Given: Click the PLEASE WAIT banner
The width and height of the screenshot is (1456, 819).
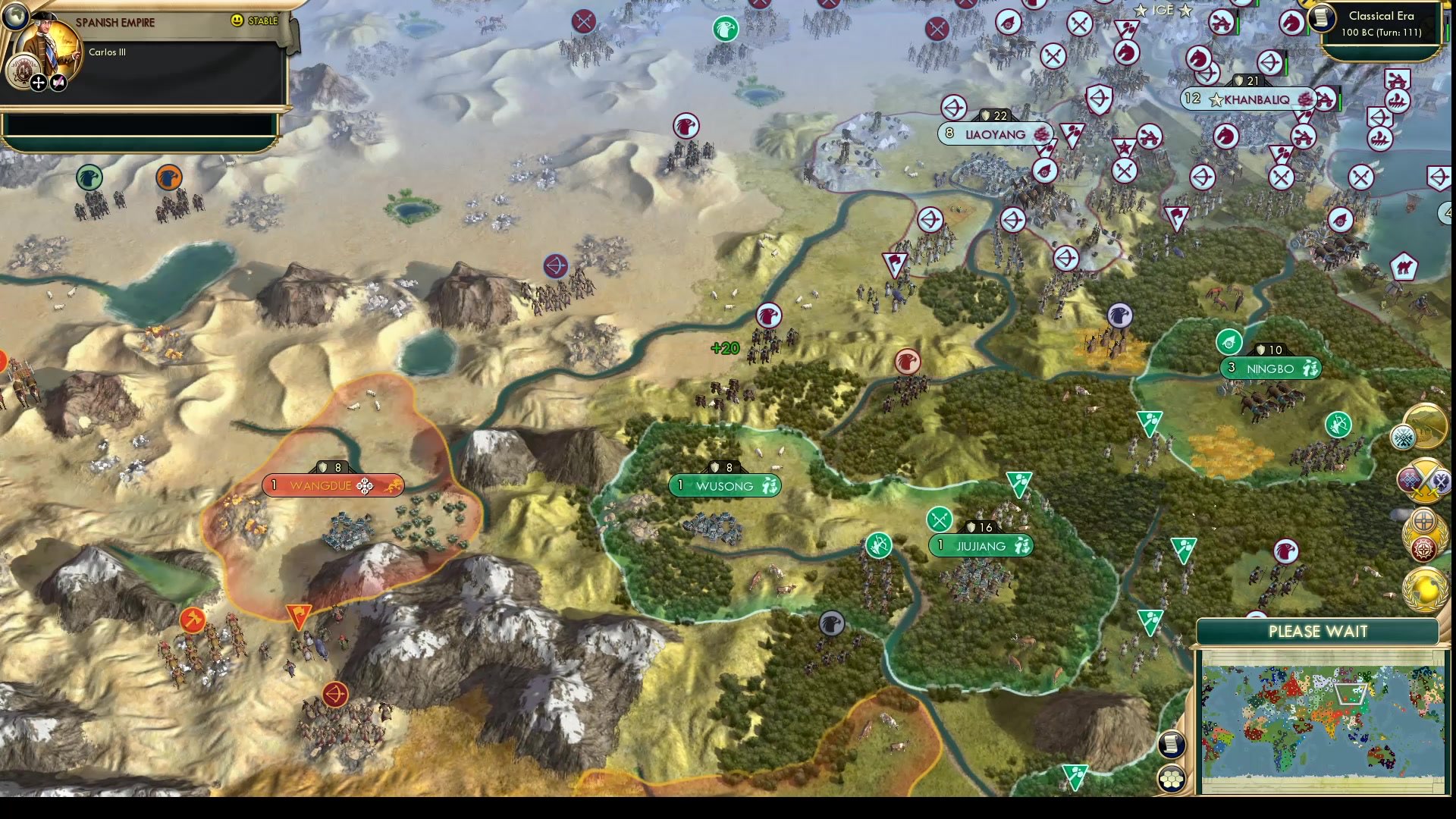Looking at the screenshot, I should (1318, 631).
